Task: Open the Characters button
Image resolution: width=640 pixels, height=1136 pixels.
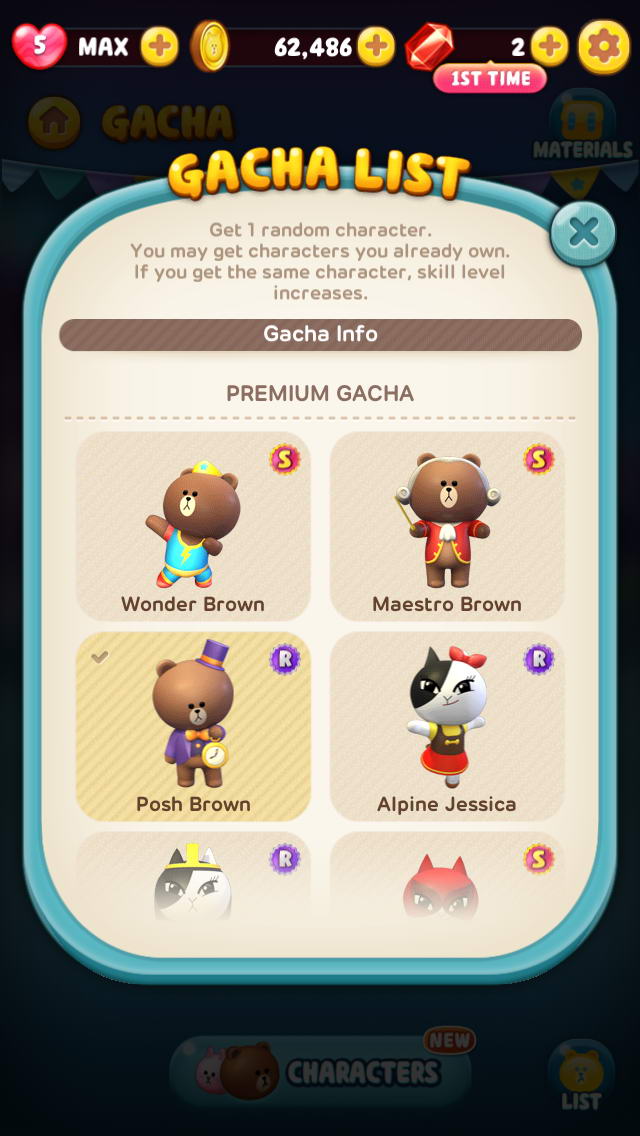Action: [x=320, y=1072]
